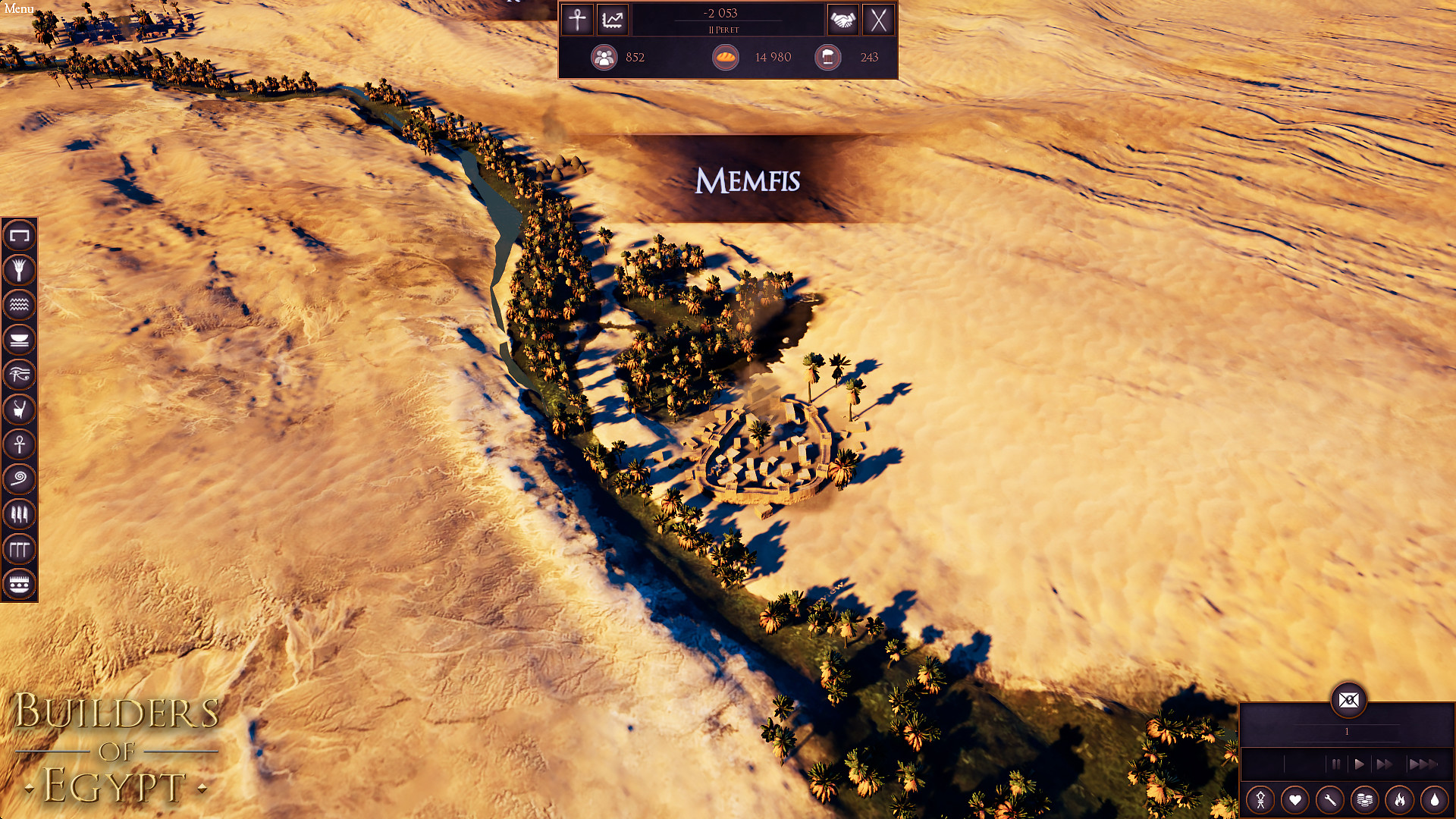The height and width of the screenshot is (819, 1456).
Task: Select the bowl food category in sidebar
Action: (20, 340)
